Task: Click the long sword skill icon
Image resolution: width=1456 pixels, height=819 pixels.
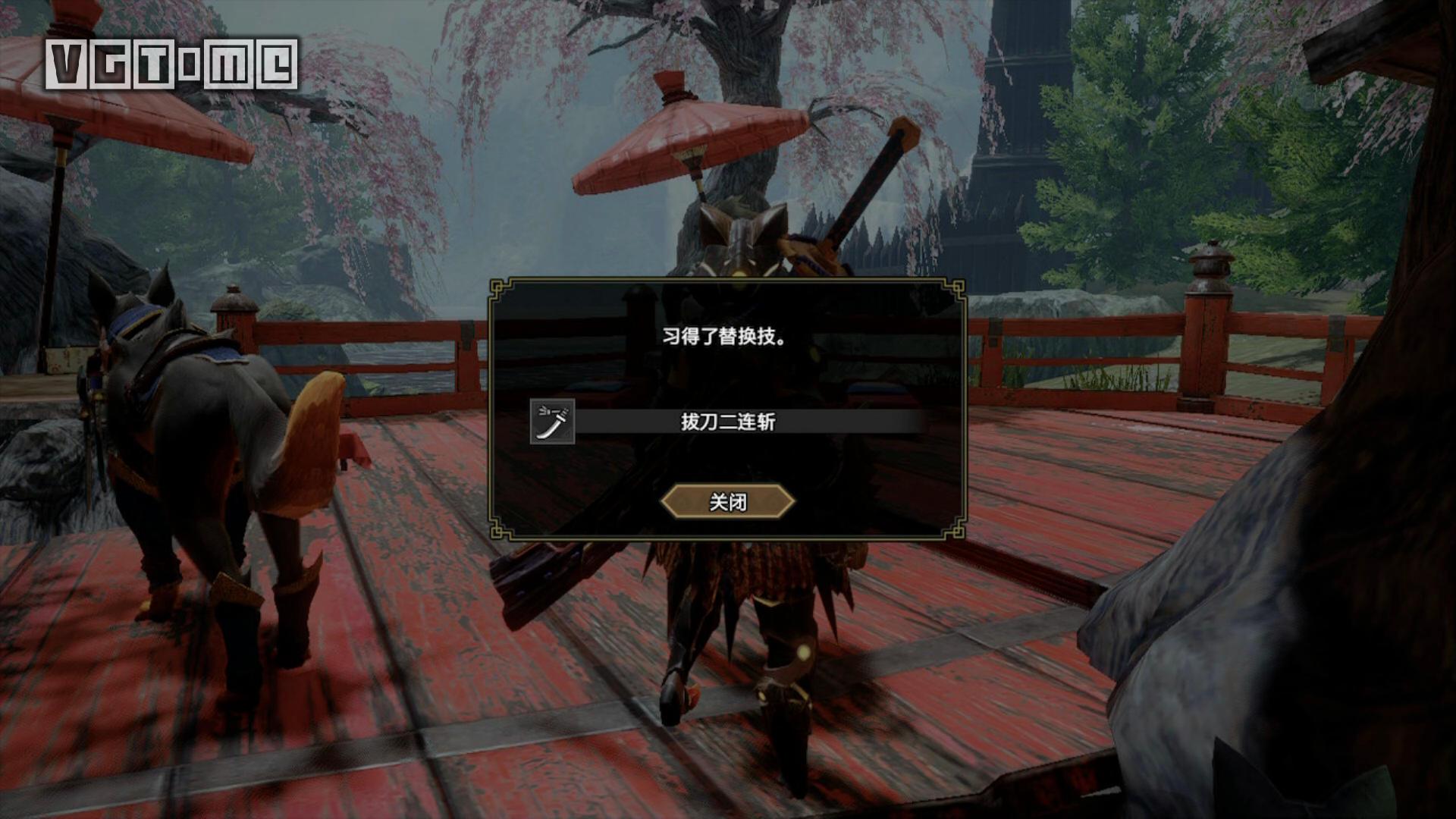Action: click(552, 422)
